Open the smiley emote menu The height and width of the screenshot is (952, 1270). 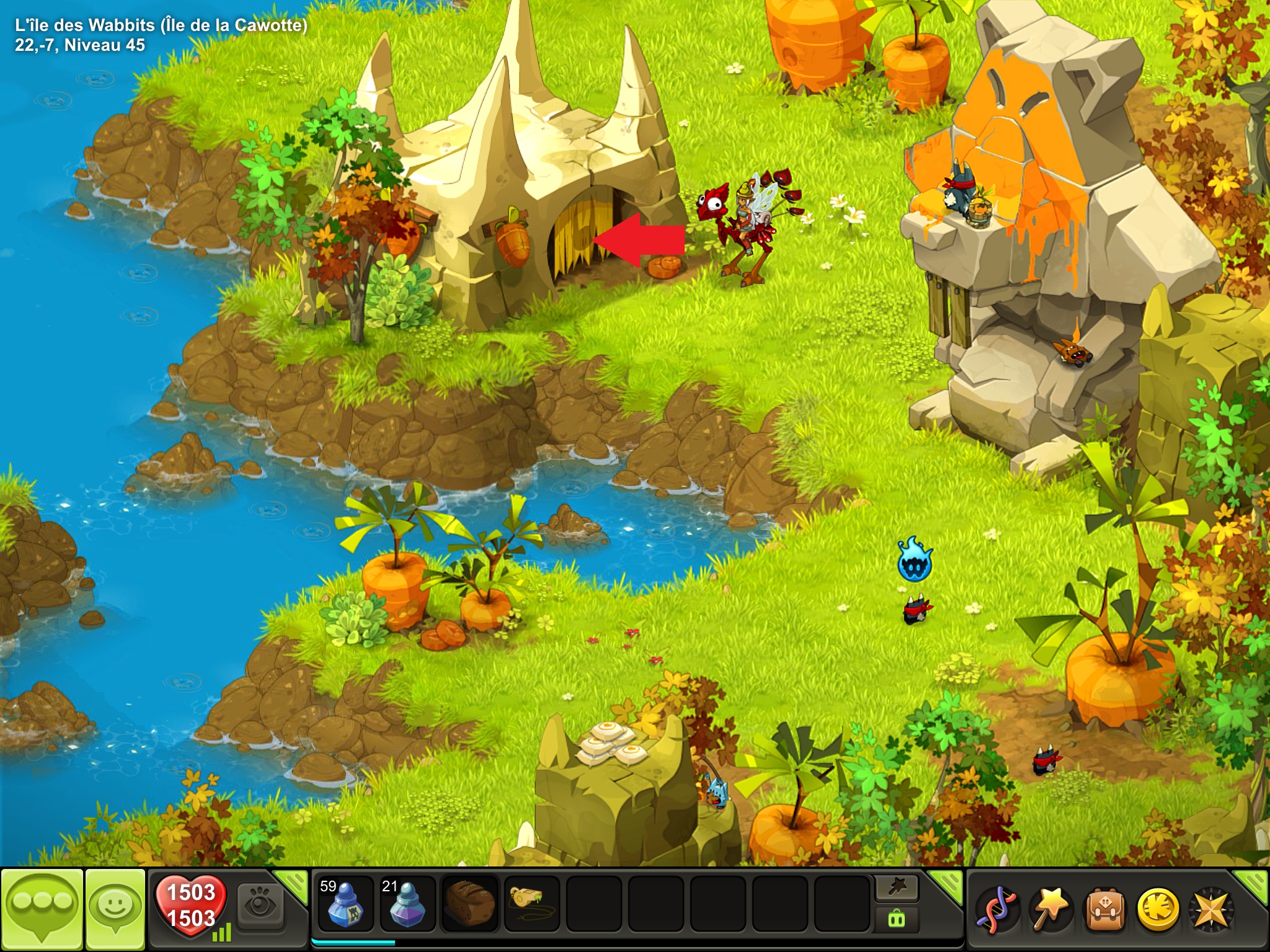[115, 910]
